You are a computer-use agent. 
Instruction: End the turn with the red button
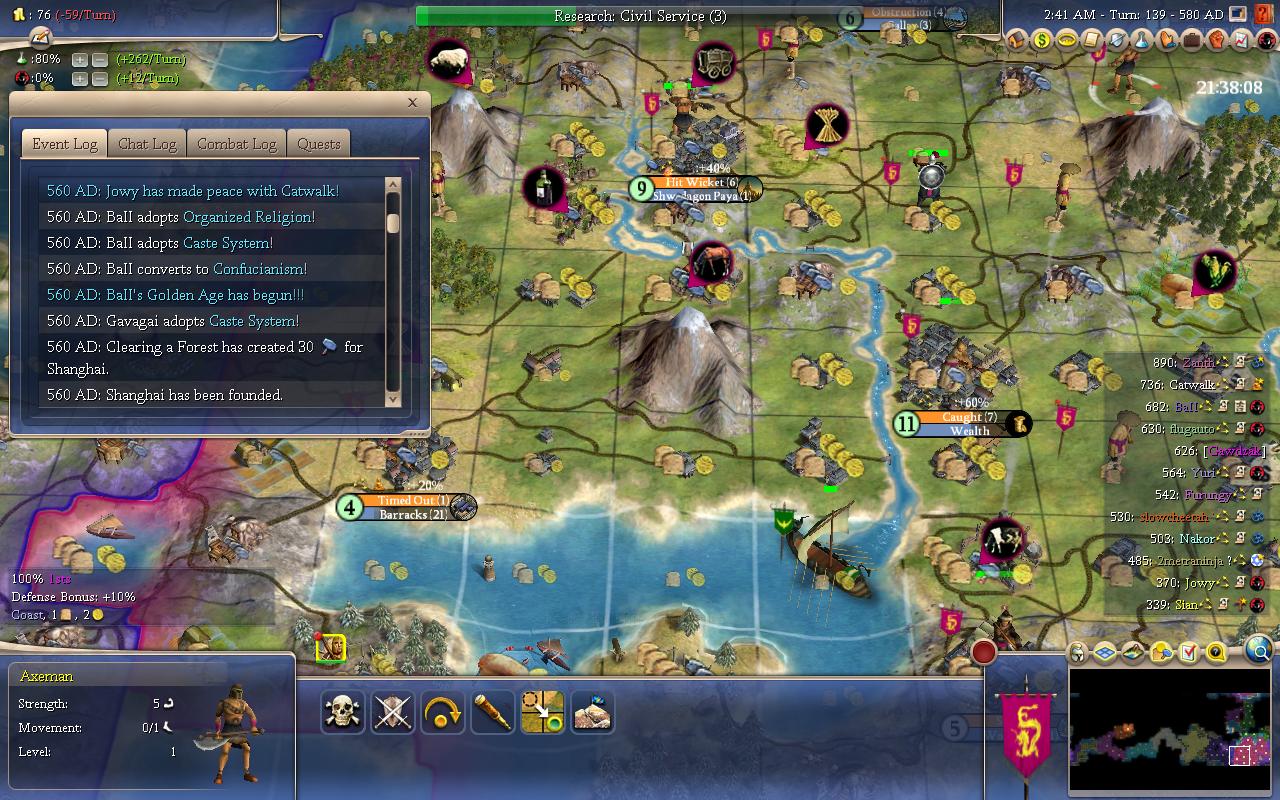click(x=984, y=652)
